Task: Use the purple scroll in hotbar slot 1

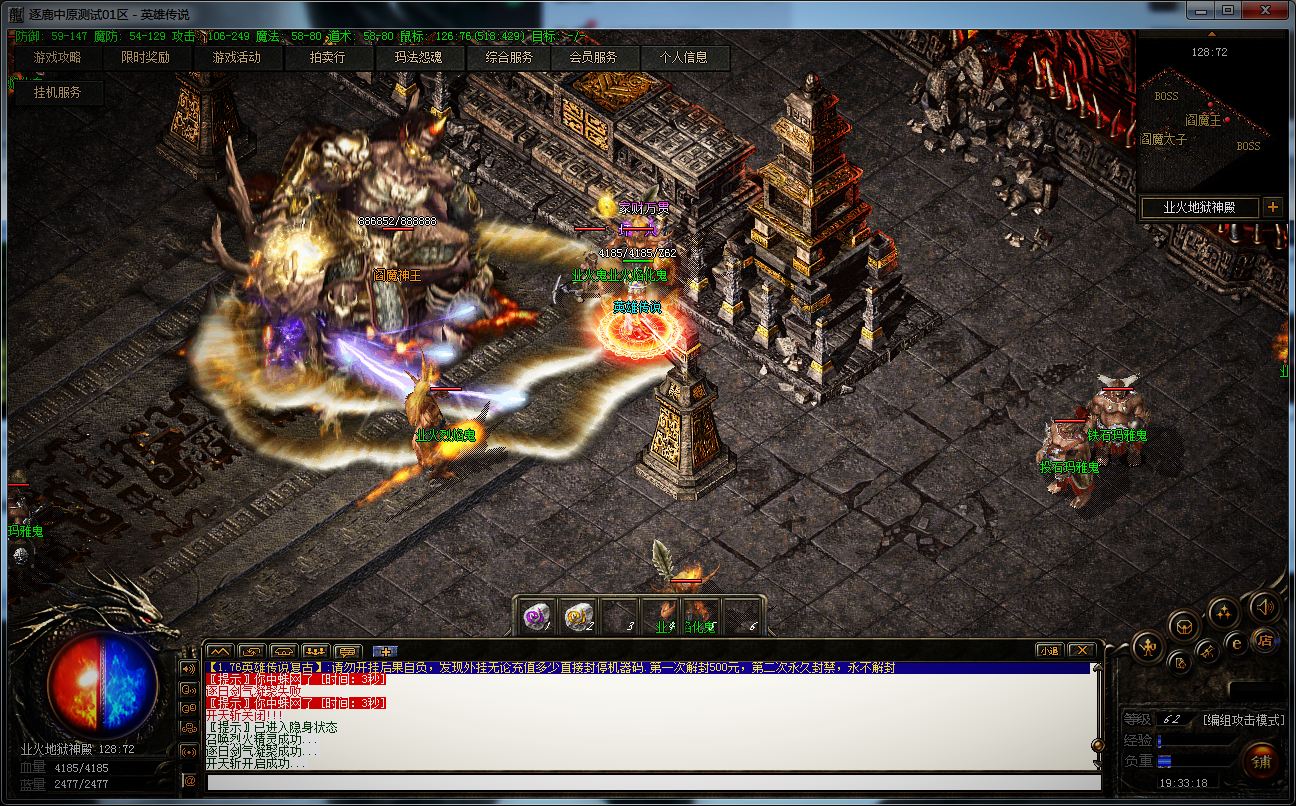Action: tap(539, 616)
